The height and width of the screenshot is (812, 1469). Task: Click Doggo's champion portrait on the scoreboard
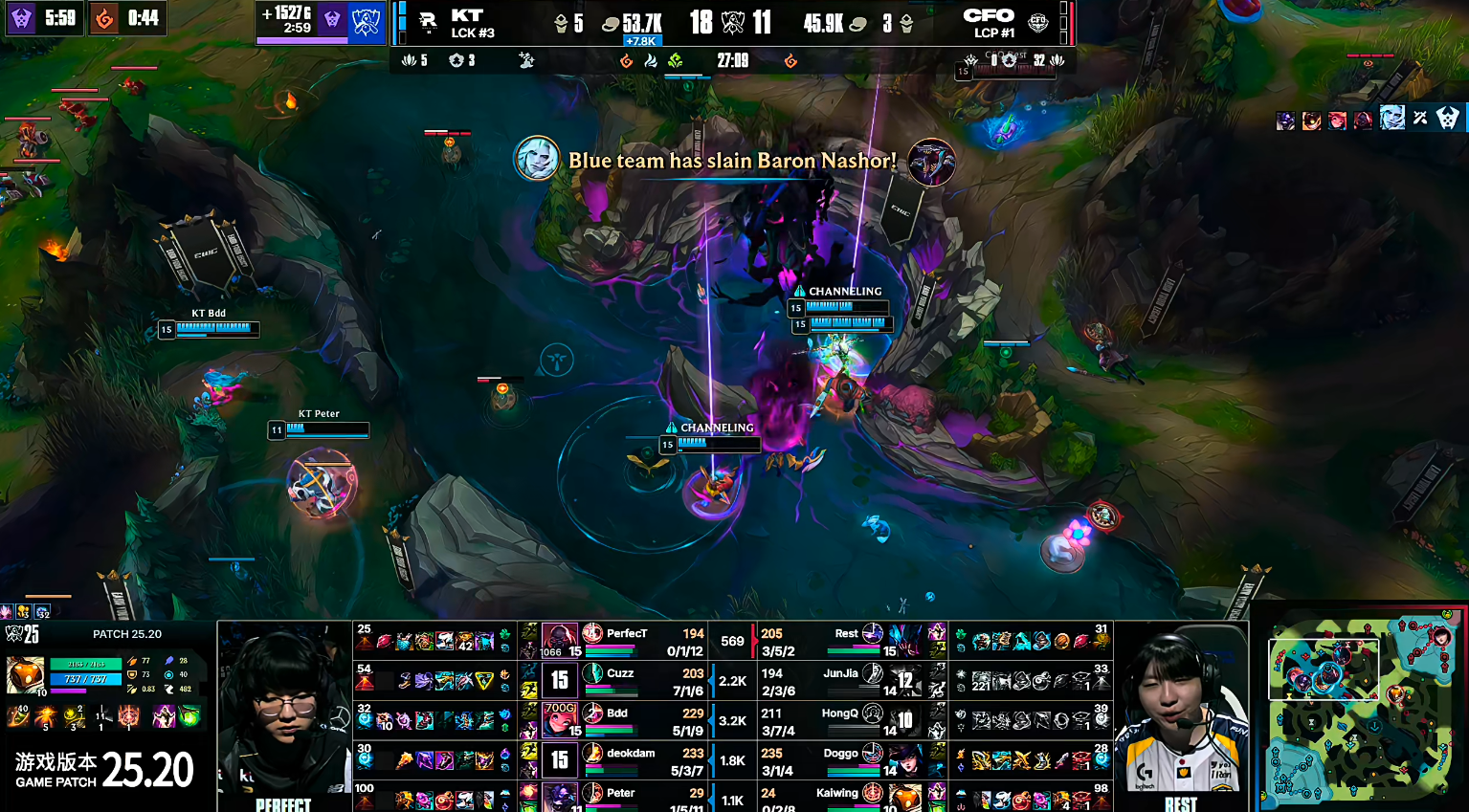(x=905, y=760)
